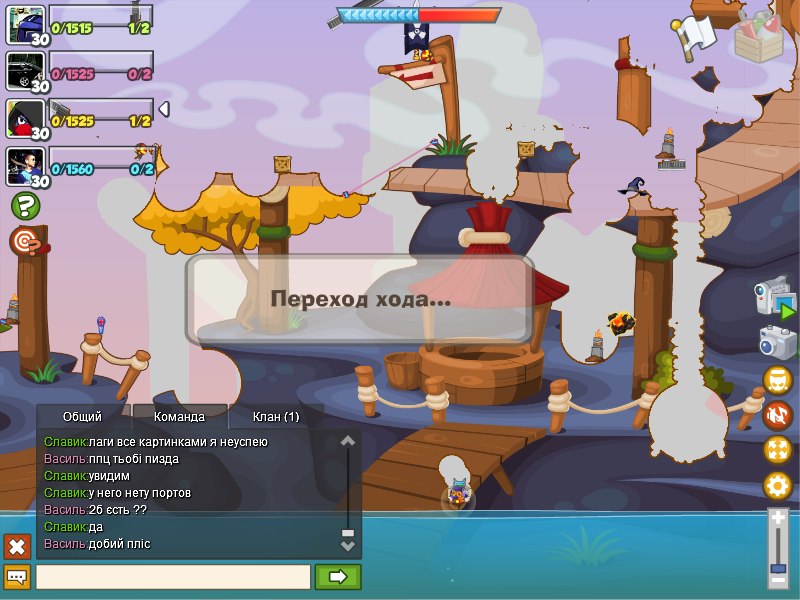Close the chat with the red X
The image size is (800, 600).
[x=17, y=546]
